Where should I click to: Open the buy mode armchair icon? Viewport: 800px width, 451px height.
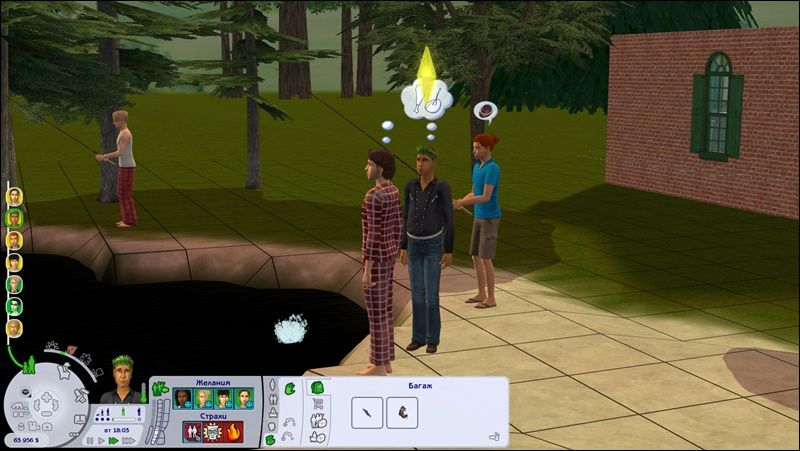coord(64,374)
